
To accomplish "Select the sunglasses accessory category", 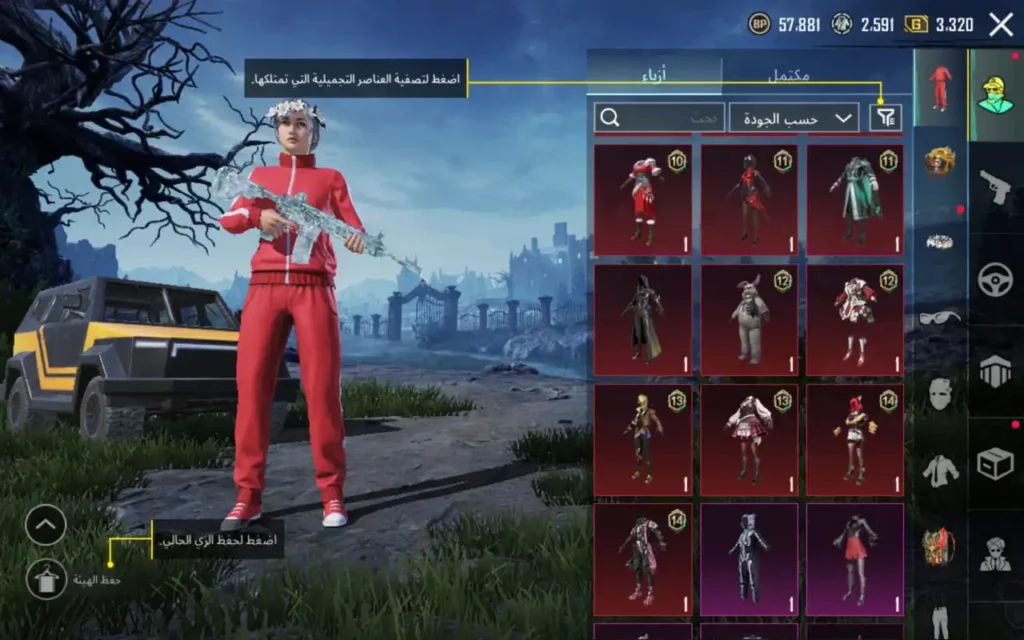I will pos(940,316).
